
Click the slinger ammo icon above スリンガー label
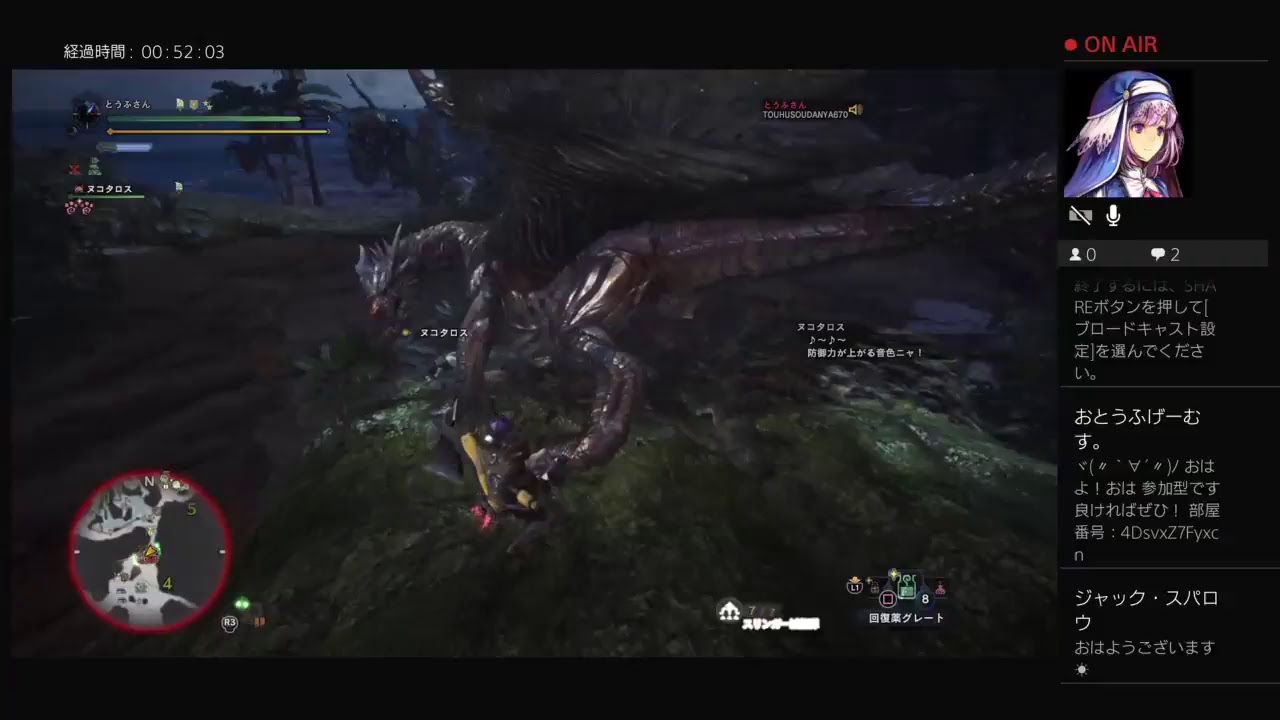tap(730, 609)
